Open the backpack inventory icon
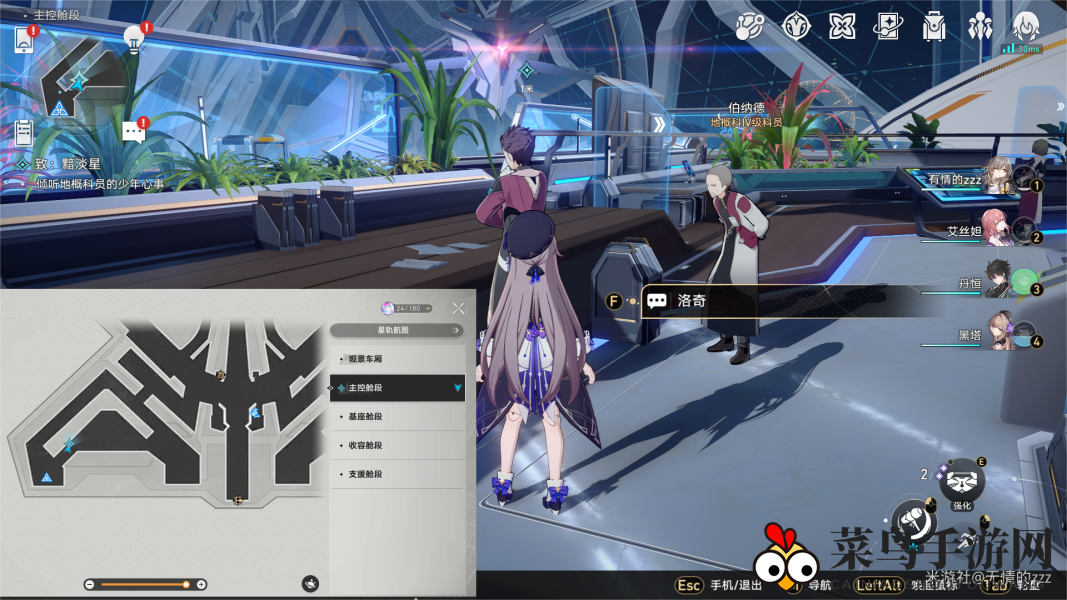 click(x=934, y=27)
